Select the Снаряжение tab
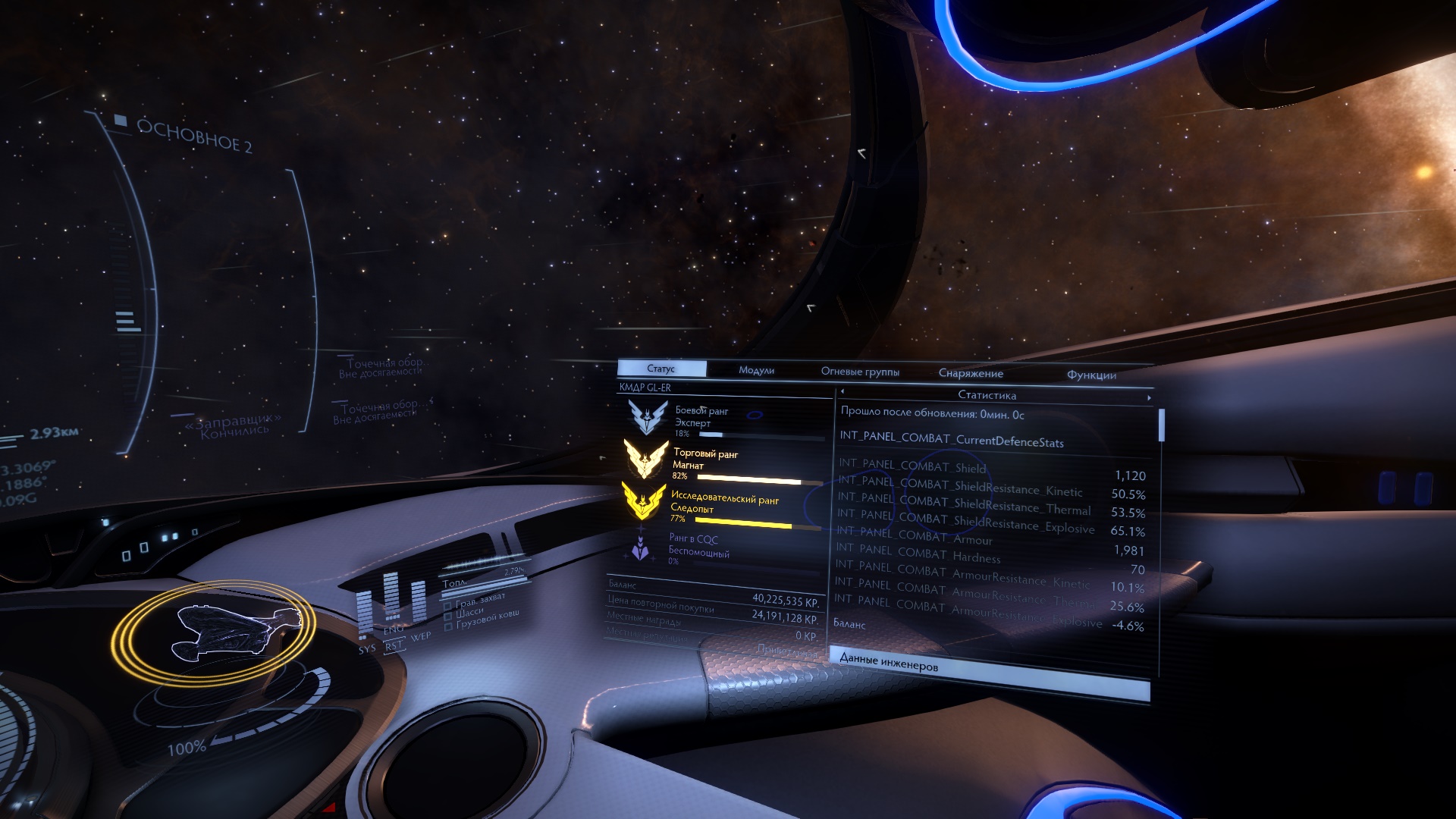 pyautogui.click(x=971, y=373)
